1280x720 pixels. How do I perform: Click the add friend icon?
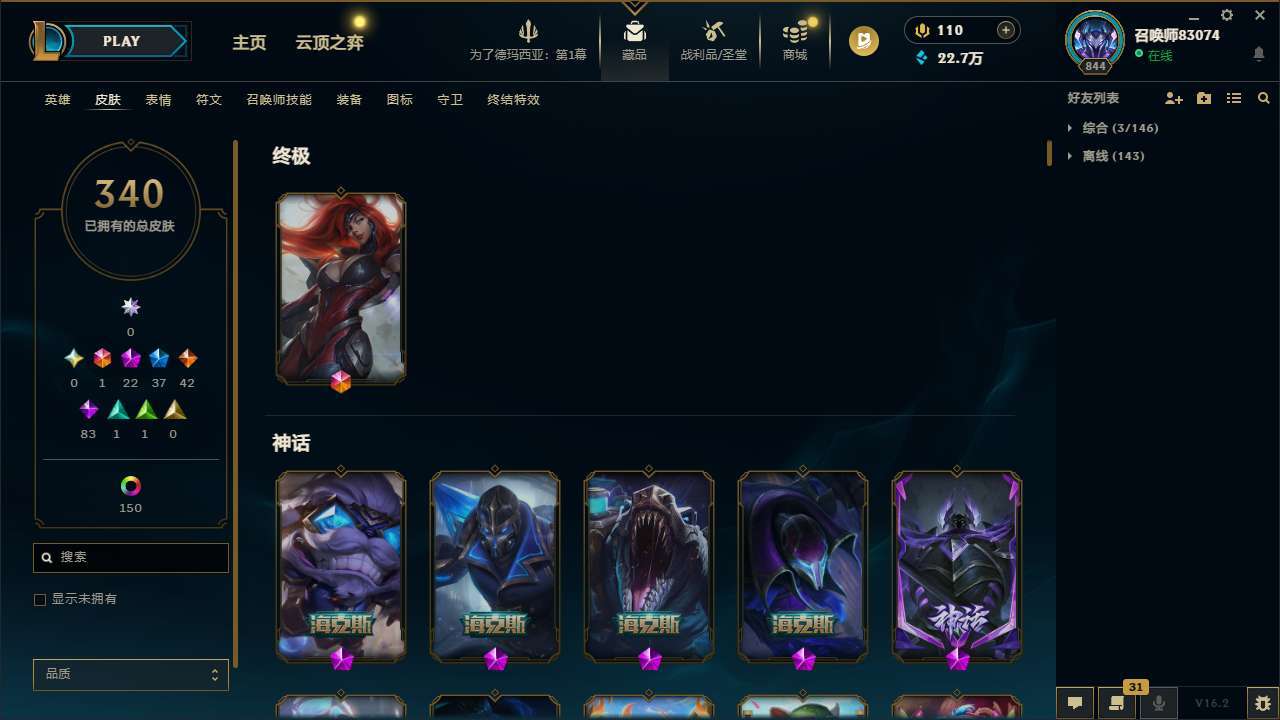1174,98
